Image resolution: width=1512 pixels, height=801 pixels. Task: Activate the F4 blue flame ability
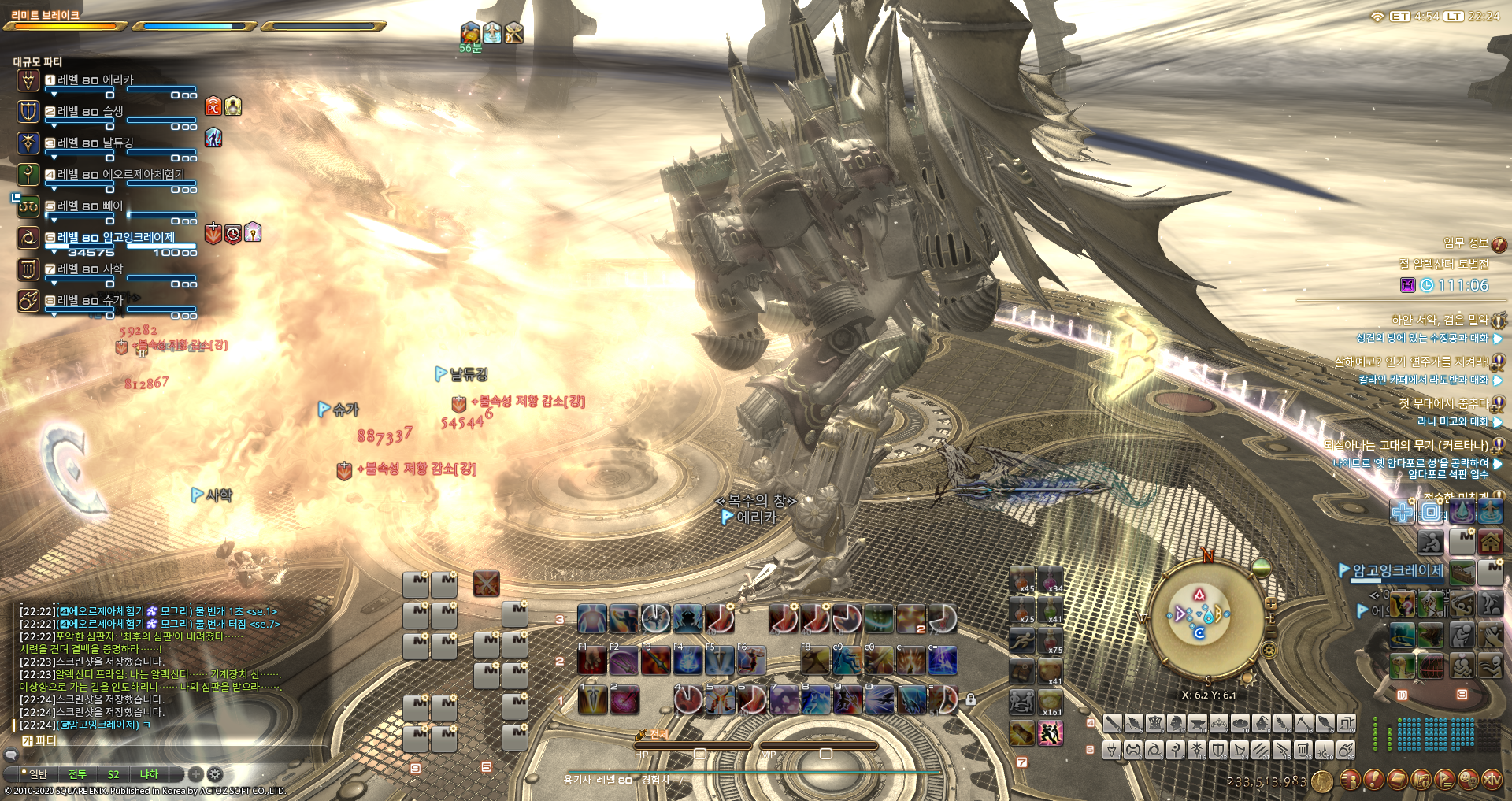(x=687, y=660)
